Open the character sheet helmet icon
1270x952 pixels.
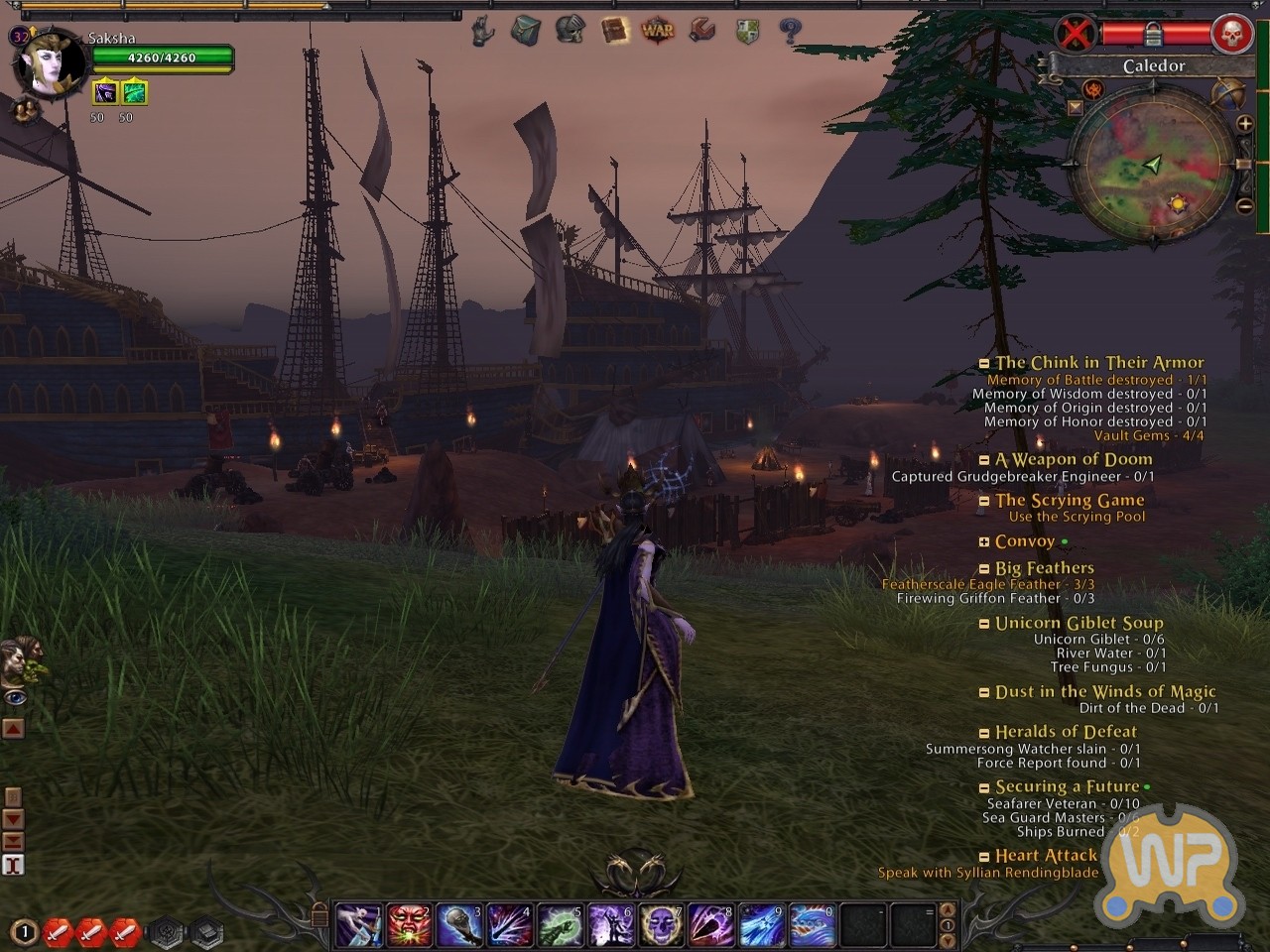click(570, 31)
